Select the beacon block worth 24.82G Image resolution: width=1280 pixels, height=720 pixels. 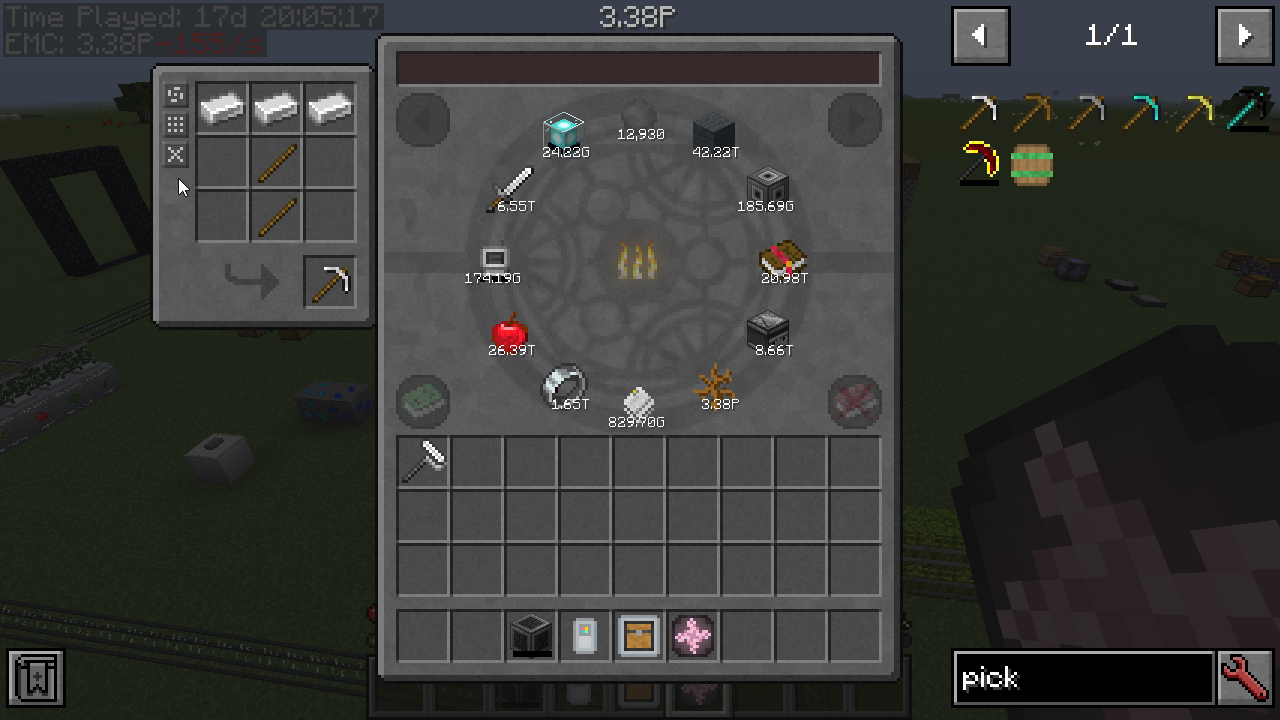point(563,133)
